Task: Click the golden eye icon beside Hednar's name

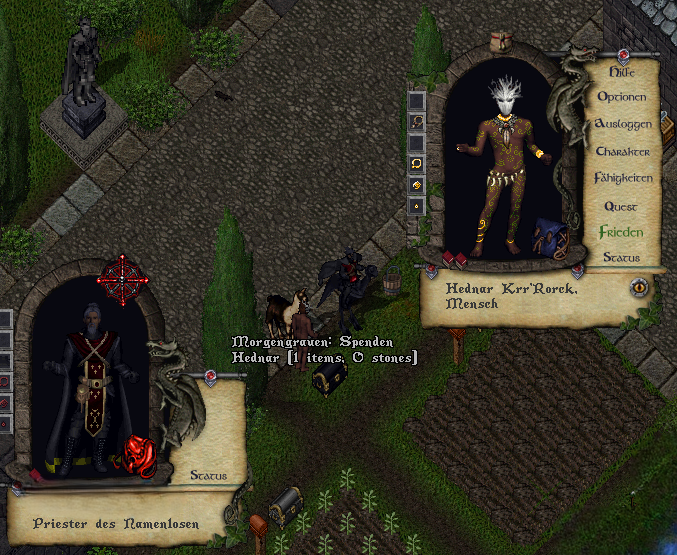Action: tap(638, 287)
